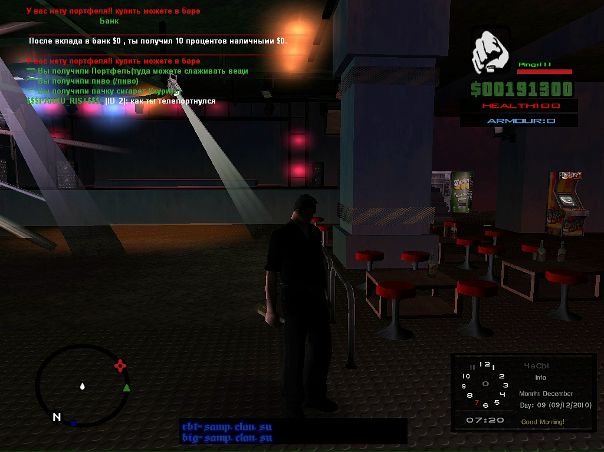The height and width of the screenshot is (452, 604).
Task: Open the big-samp.clan.su server link text
Action: [x=227, y=438]
